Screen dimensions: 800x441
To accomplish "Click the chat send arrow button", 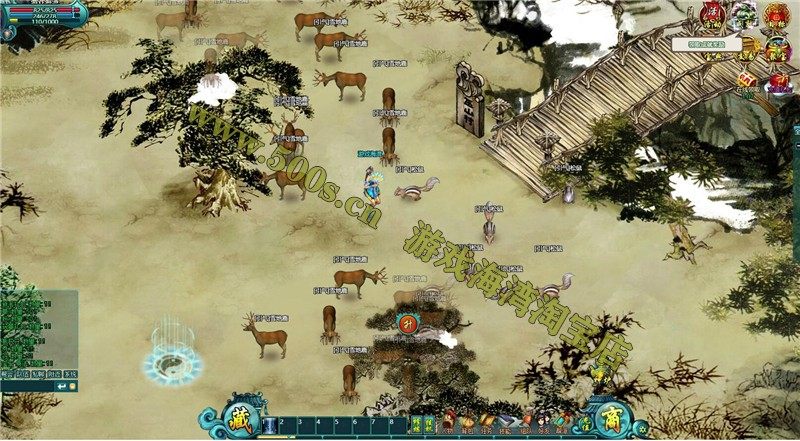I will point(62,385).
